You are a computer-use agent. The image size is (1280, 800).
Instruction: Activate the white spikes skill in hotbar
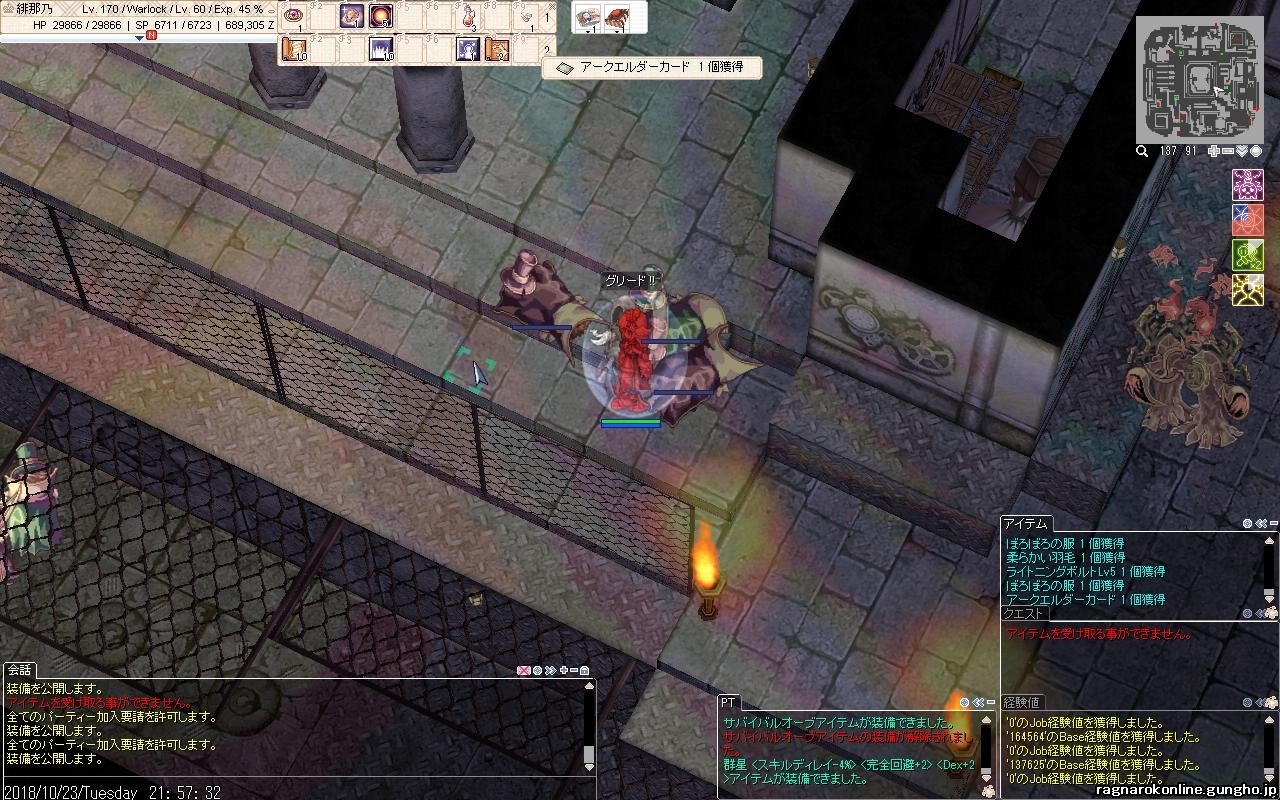click(x=381, y=49)
